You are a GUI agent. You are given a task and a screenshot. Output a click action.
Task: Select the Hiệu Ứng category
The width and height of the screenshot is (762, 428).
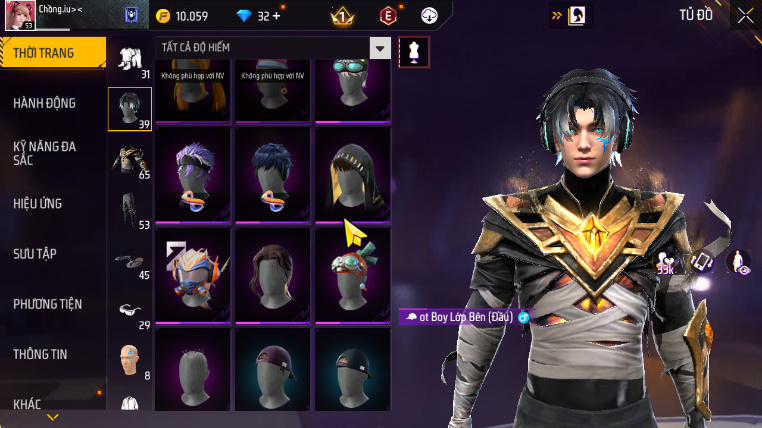point(38,203)
